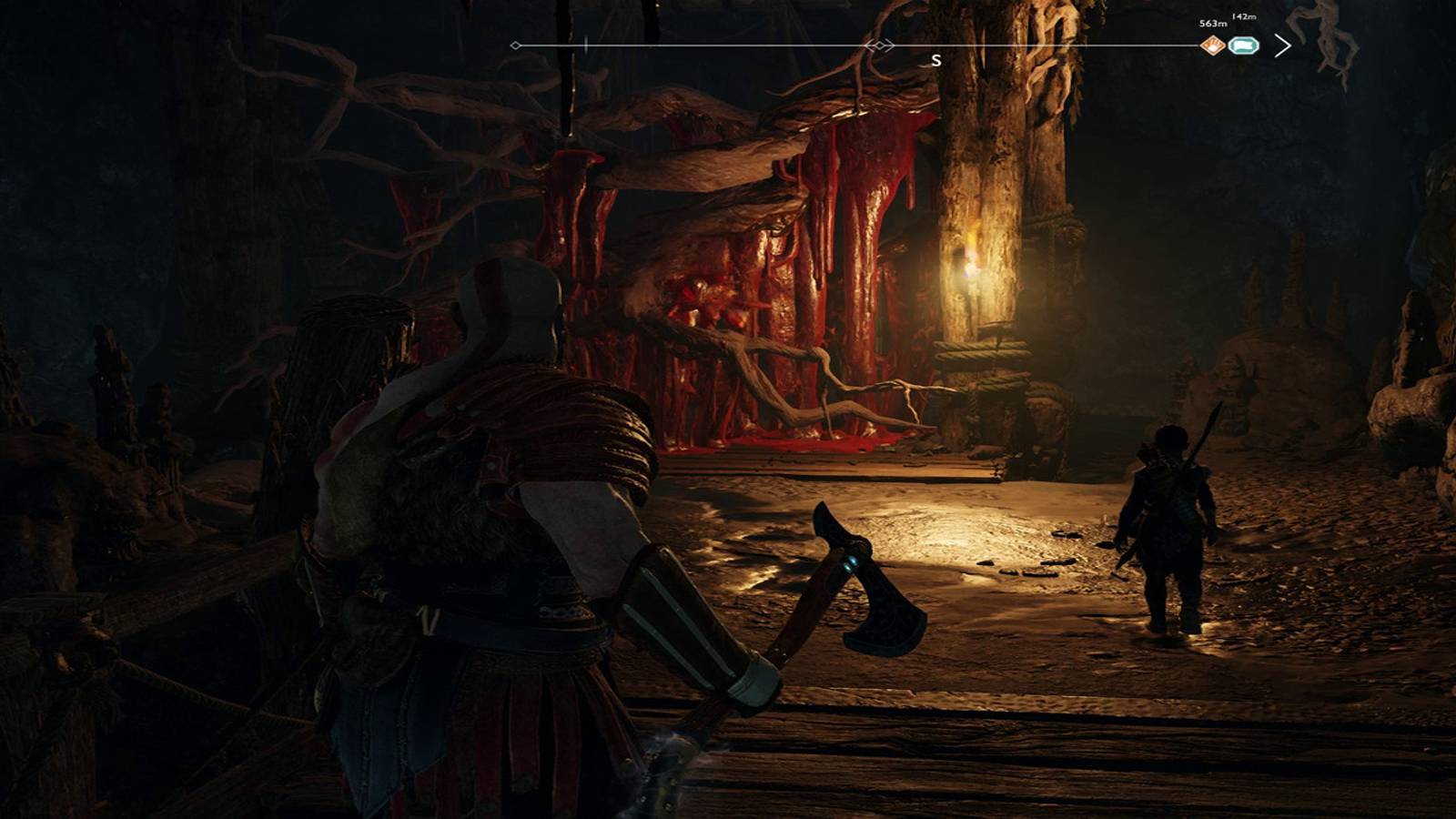Open the compass direction indicator arrows

pyautogui.click(x=879, y=45)
